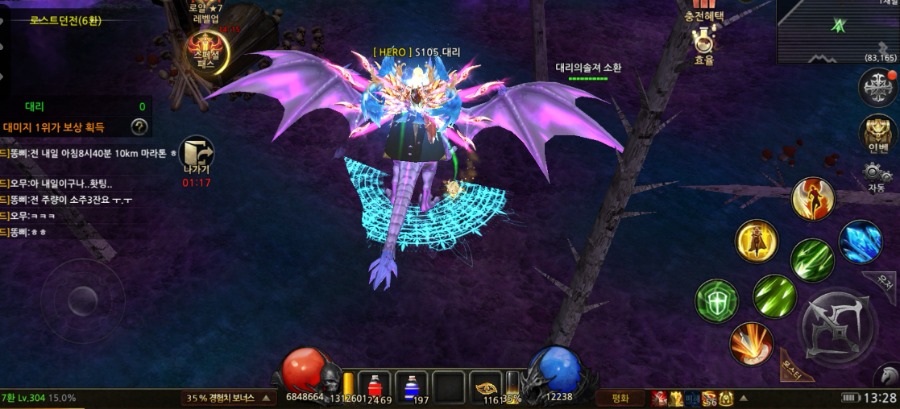Open the winged cross menu with red dot
900x409 pixels.
[x=877, y=87]
